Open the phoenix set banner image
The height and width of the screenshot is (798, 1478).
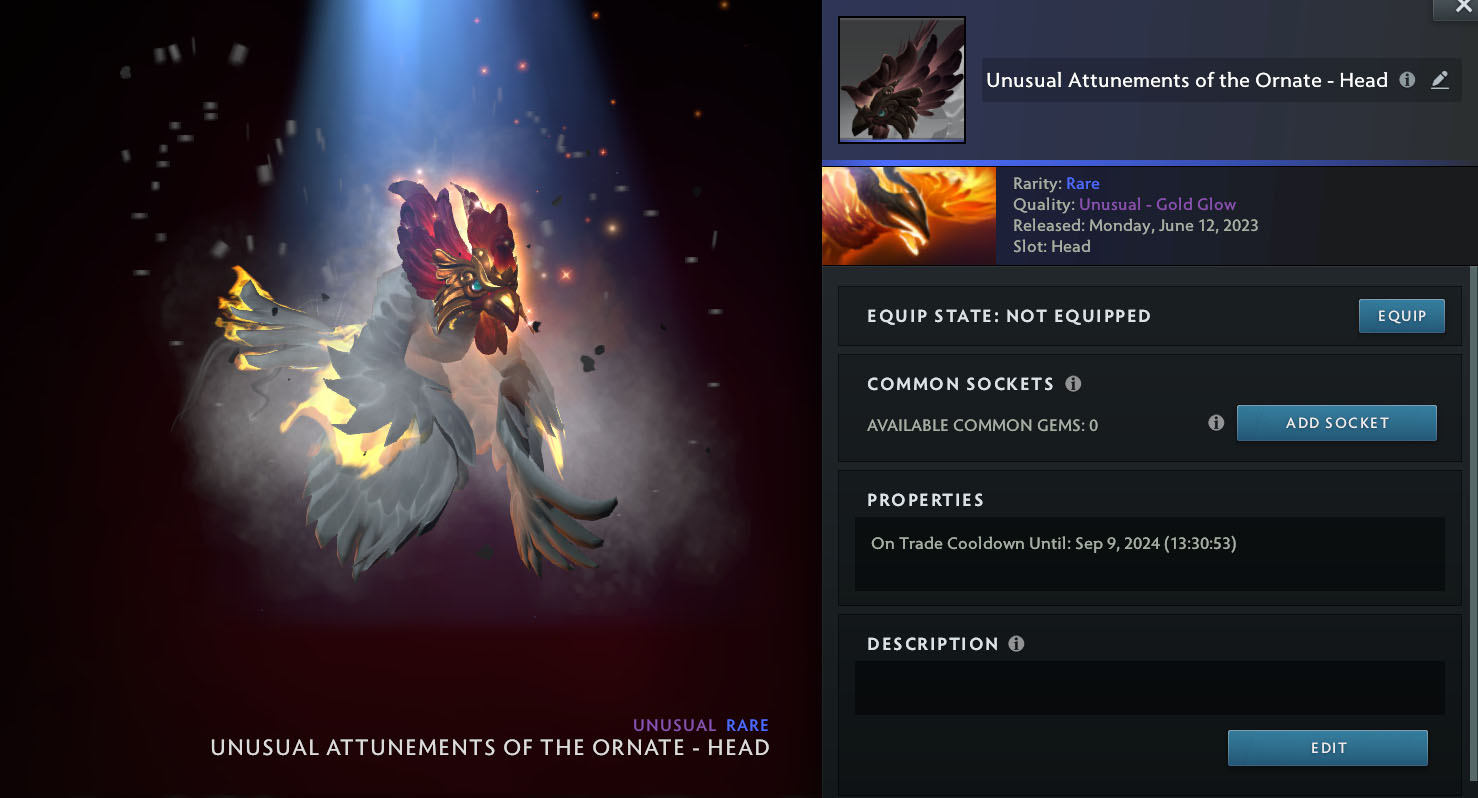click(909, 216)
